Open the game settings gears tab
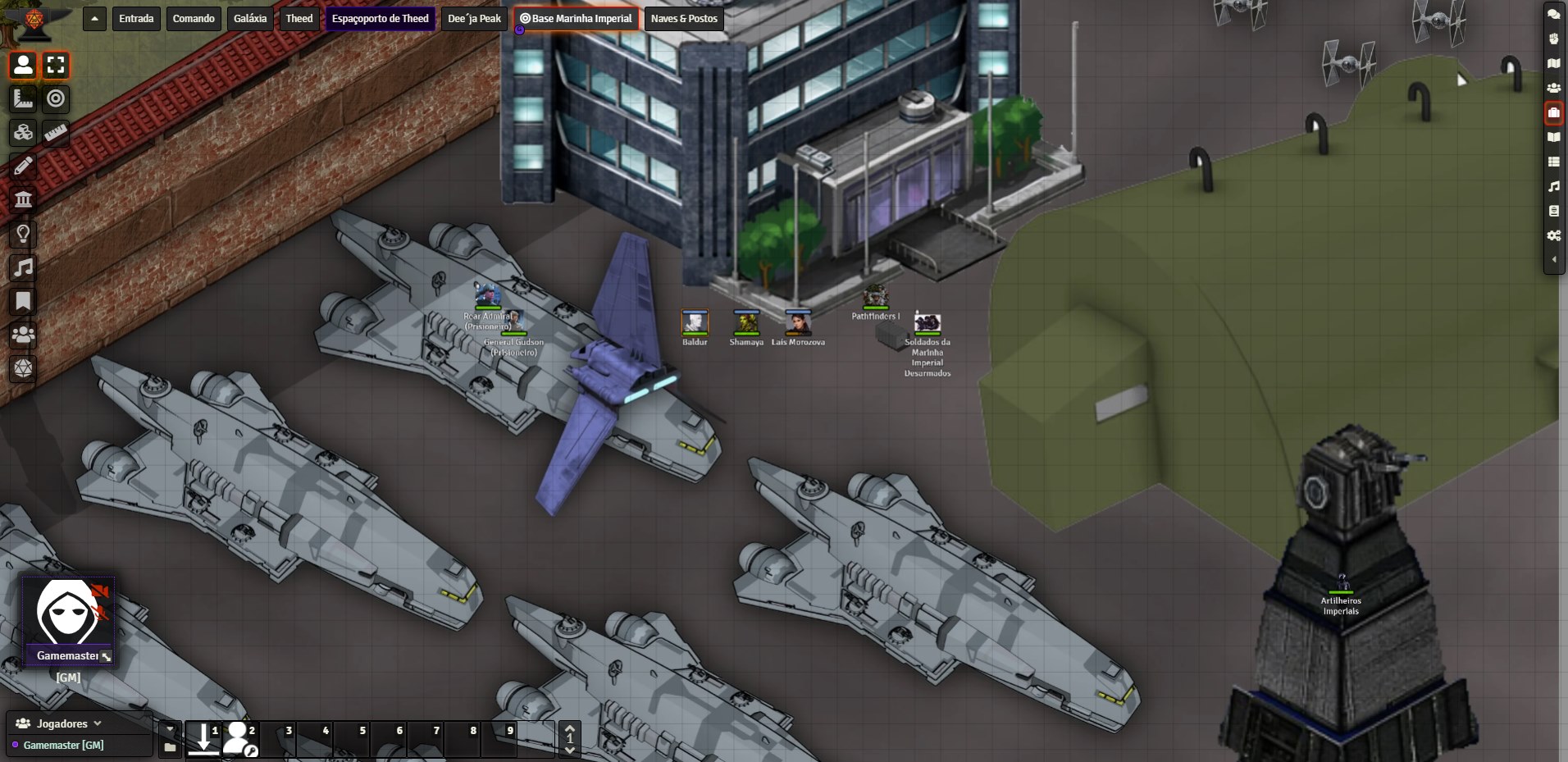The height and width of the screenshot is (762, 1568). click(x=1553, y=235)
